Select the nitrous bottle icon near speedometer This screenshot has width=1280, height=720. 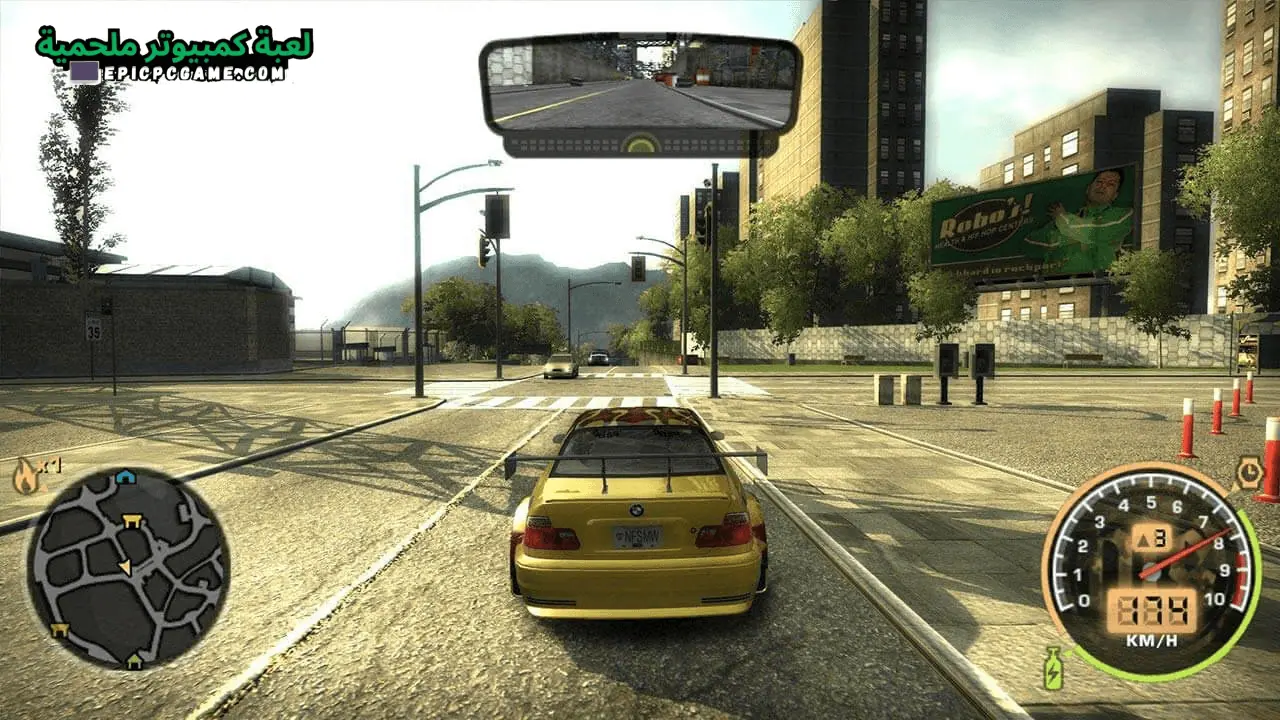pos(1052,669)
